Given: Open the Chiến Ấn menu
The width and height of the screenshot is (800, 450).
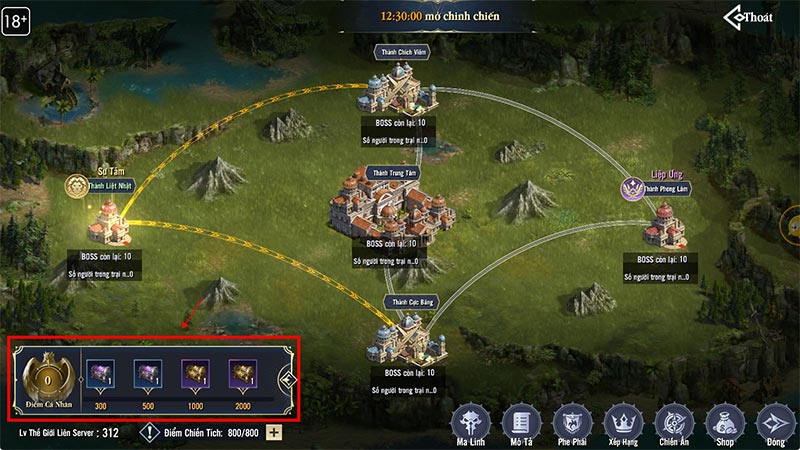Looking at the screenshot, I should (x=673, y=420).
